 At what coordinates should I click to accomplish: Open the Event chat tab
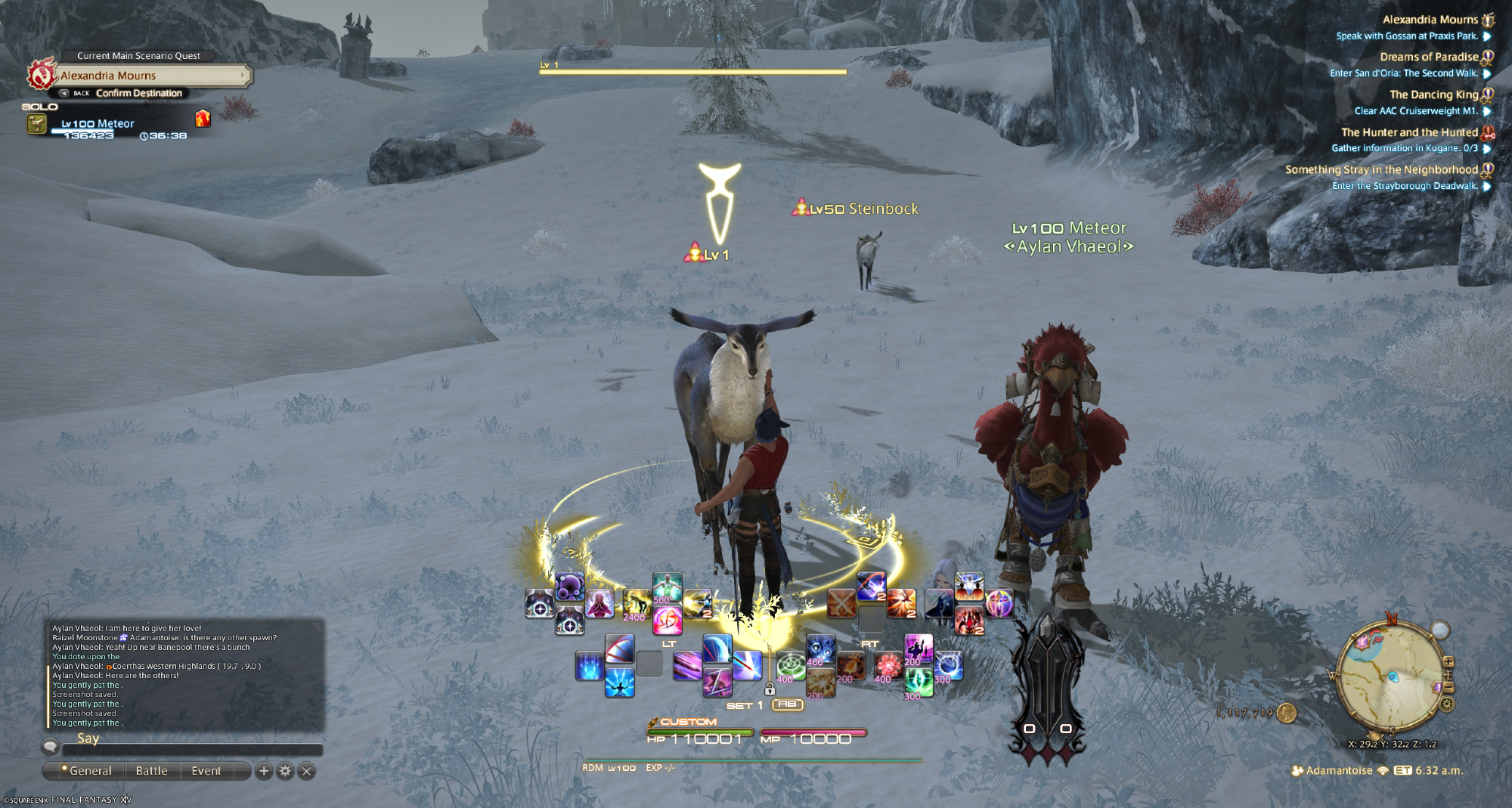coord(206,771)
